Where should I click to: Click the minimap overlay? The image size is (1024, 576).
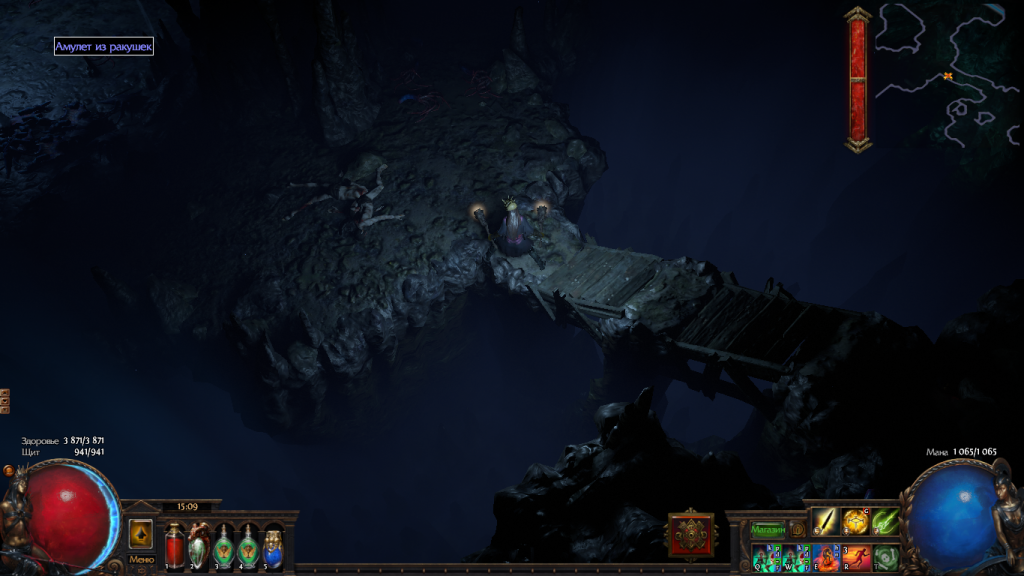pos(947,75)
